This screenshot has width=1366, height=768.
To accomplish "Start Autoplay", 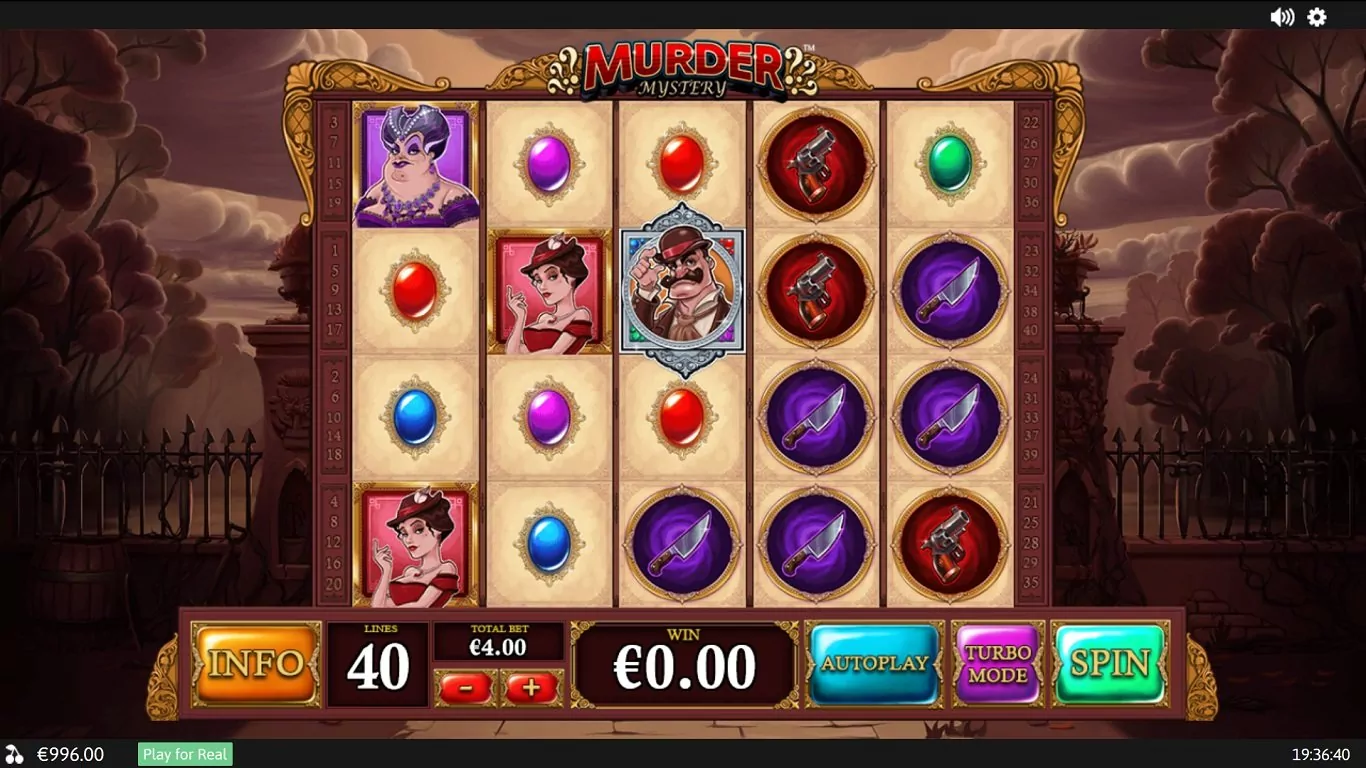I will pos(875,663).
